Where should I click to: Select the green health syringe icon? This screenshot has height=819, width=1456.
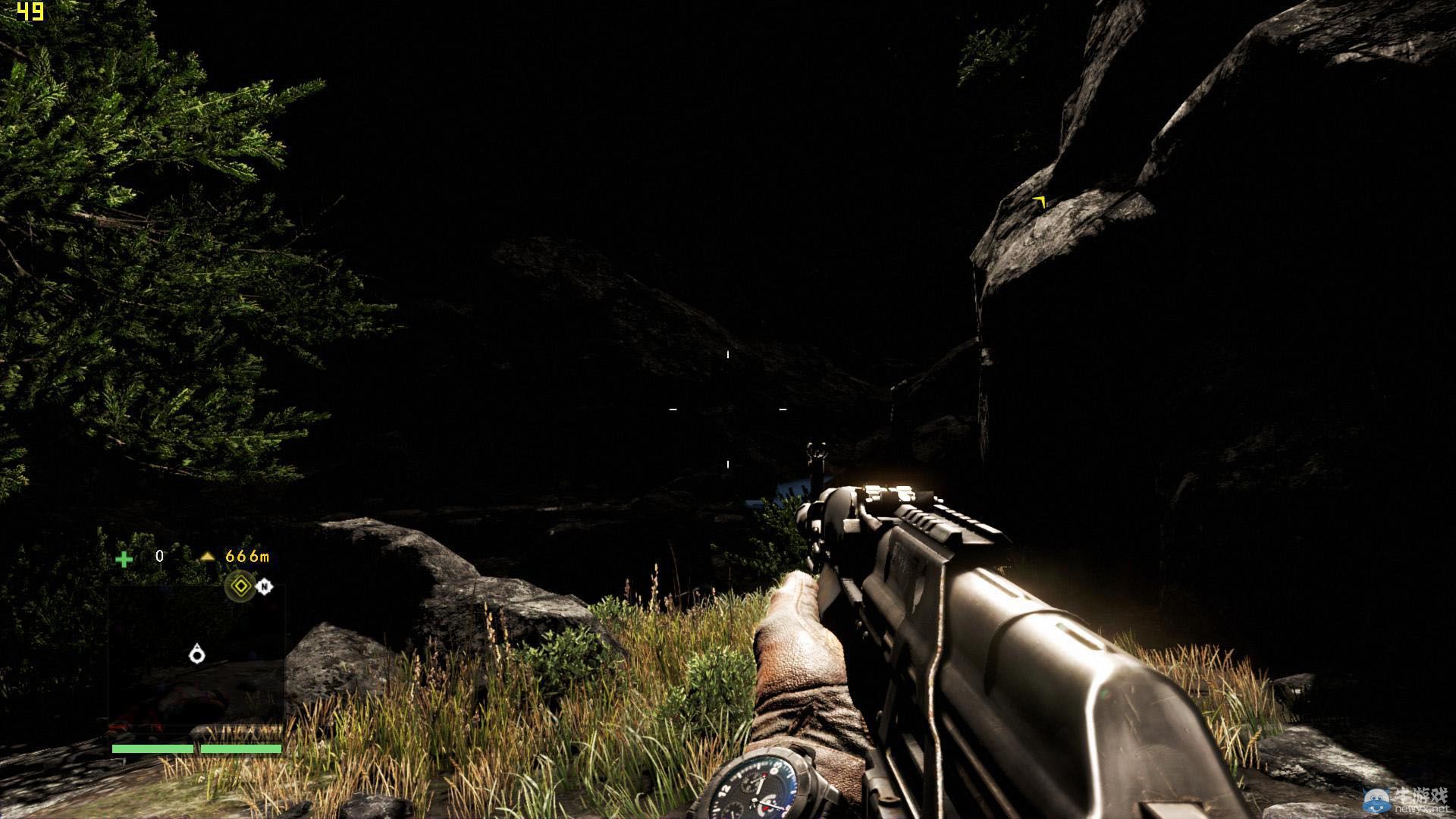pos(124,559)
